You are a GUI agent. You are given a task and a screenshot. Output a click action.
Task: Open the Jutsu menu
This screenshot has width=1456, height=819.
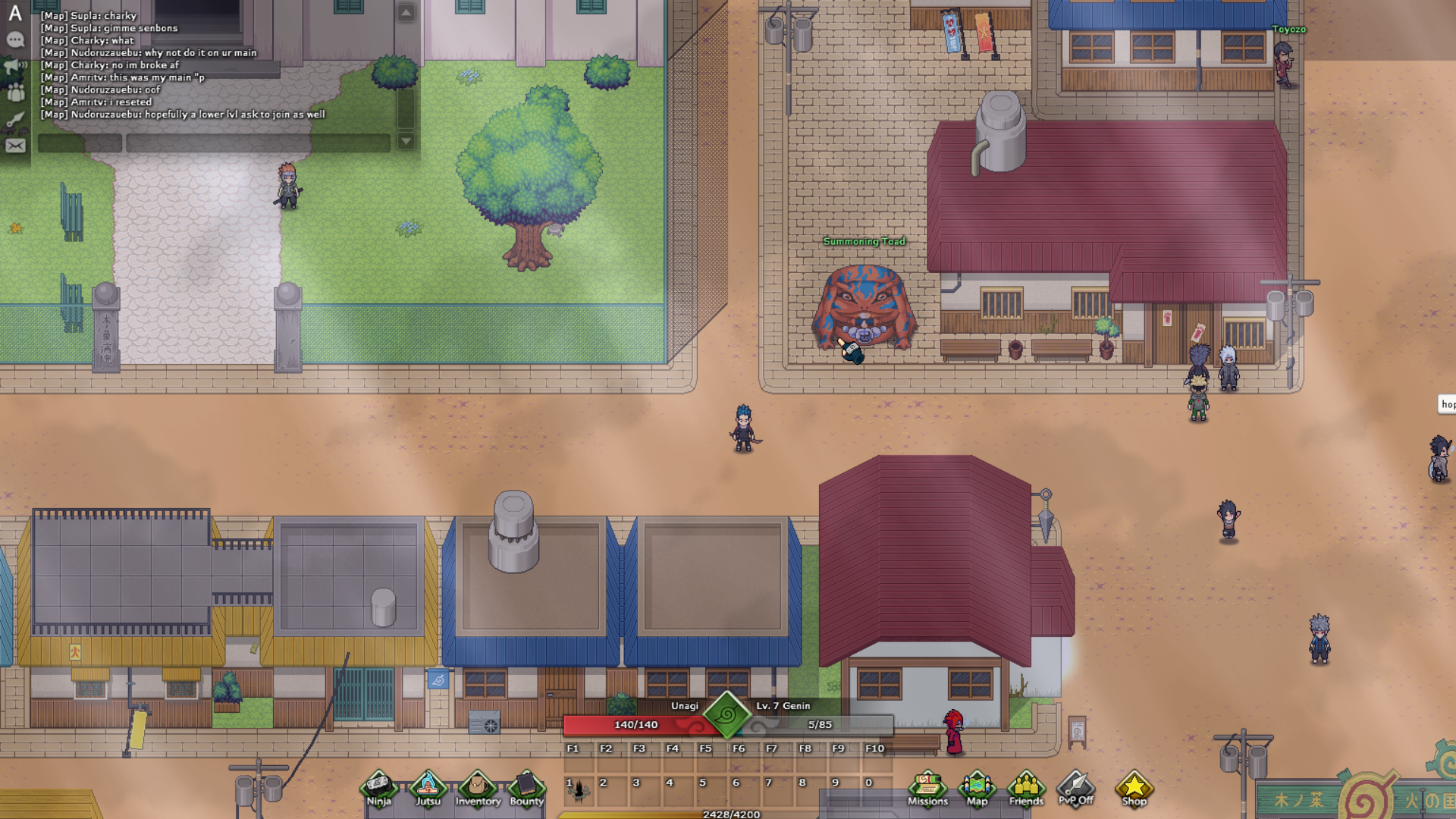click(x=428, y=789)
